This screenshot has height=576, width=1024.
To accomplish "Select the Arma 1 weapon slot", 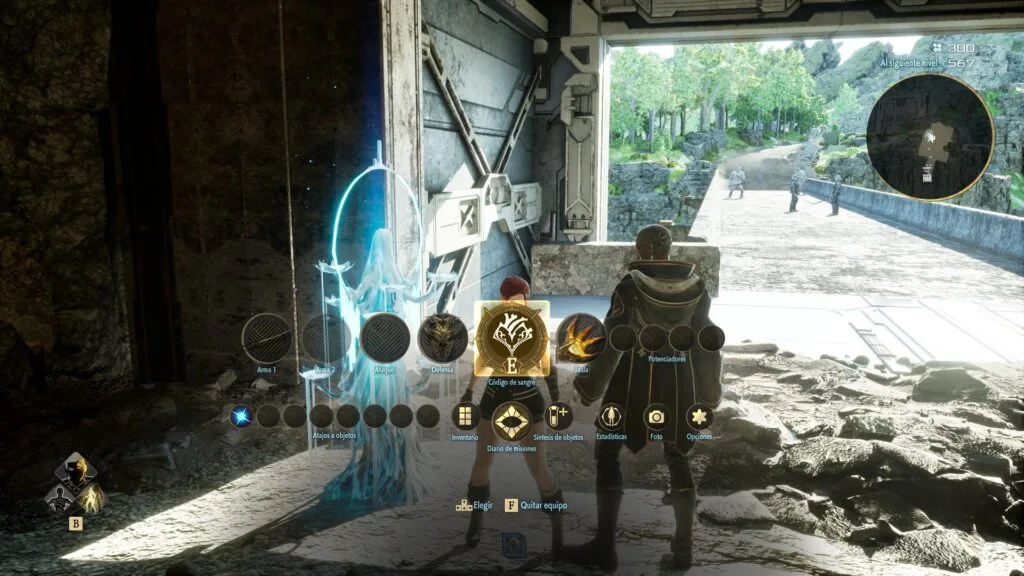I will tap(267, 338).
